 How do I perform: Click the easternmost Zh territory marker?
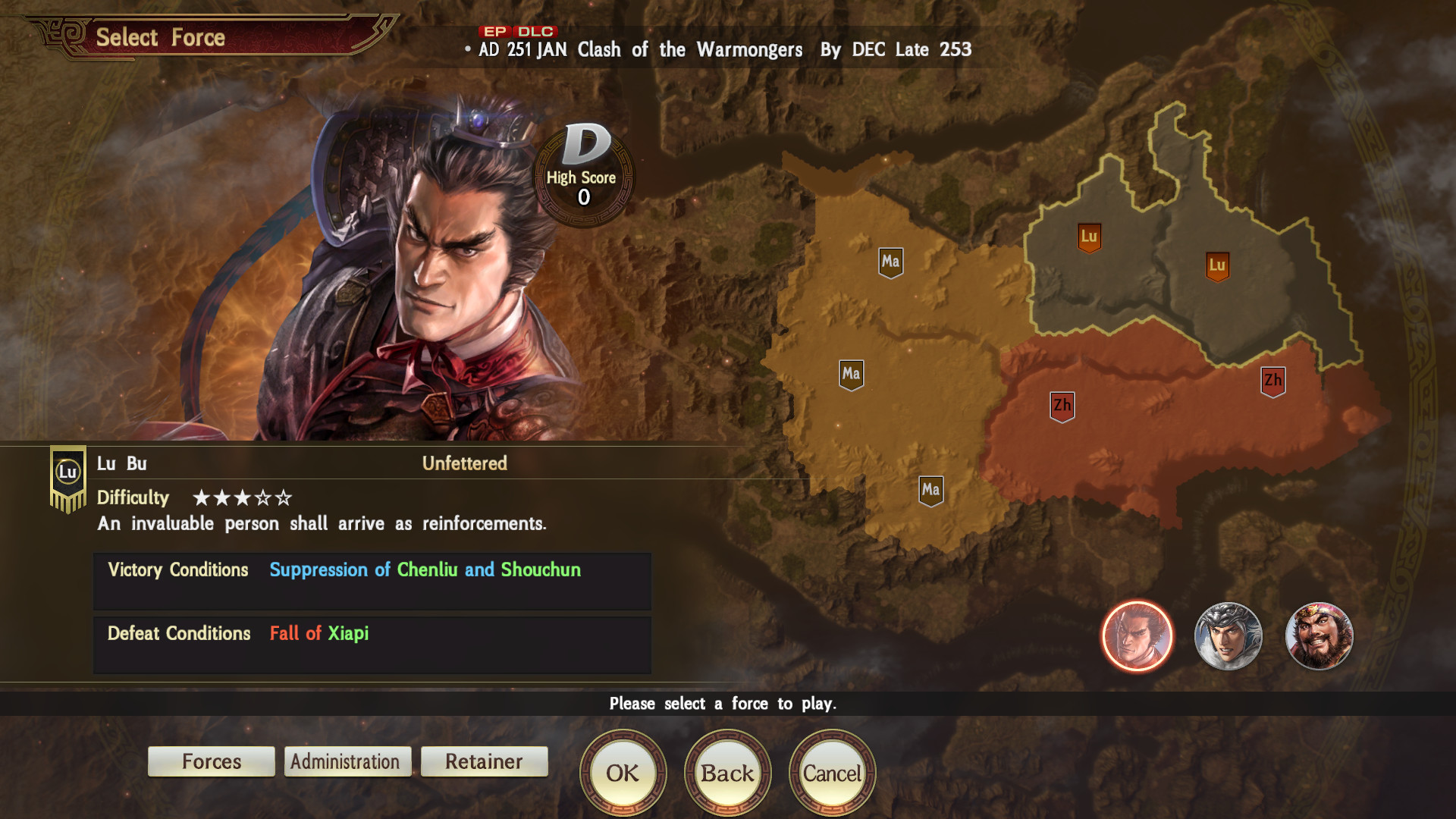[1271, 381]
